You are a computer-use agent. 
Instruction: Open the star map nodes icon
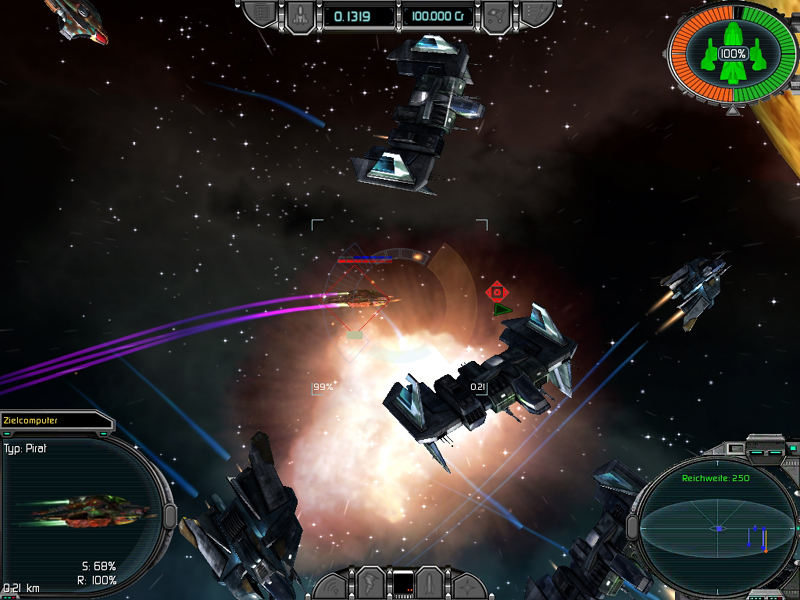click(496, 15)
